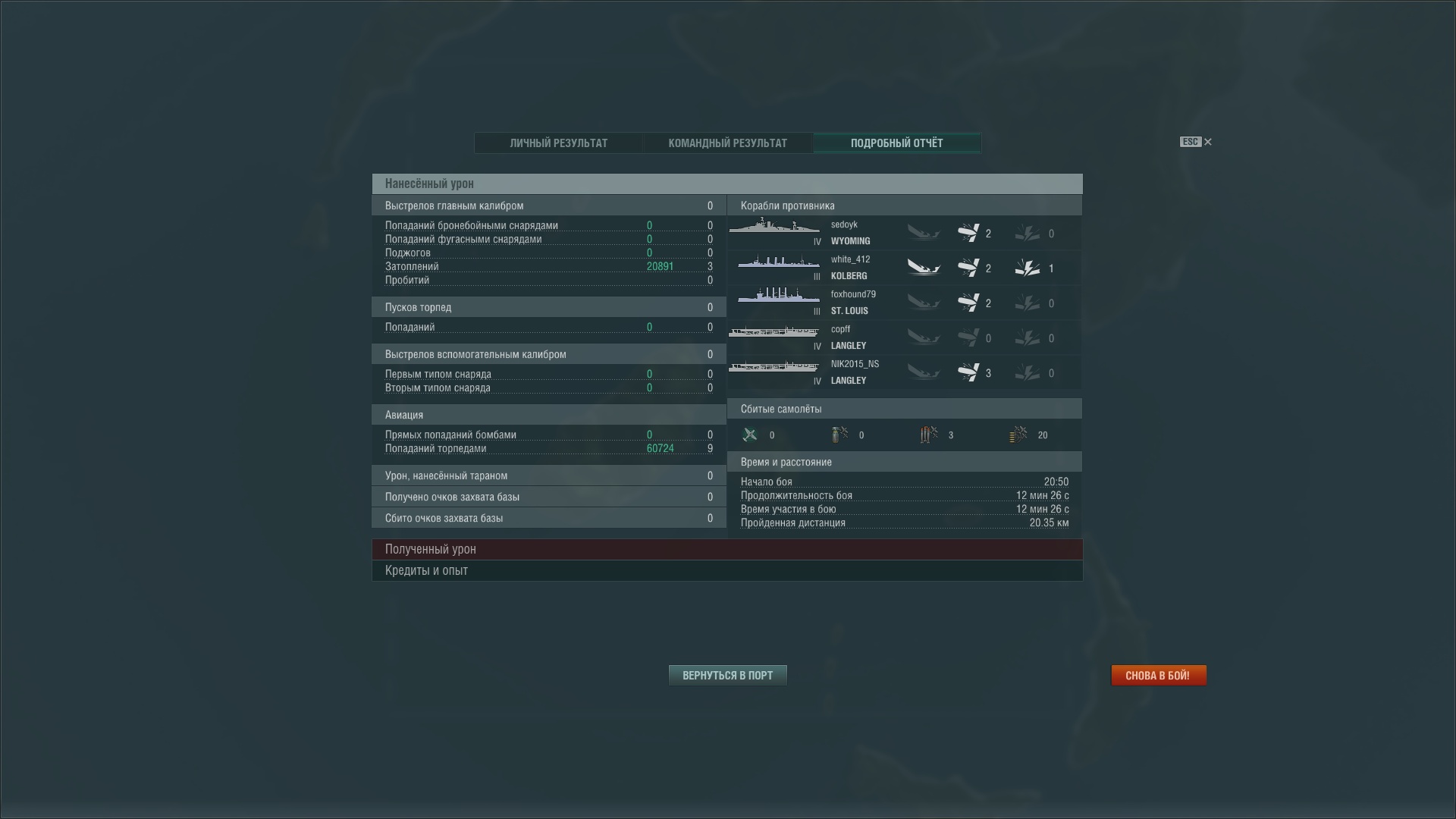The height and width of the screenshot is (819, 1456).
Task: Select the dive bomber icon showing 0 kills
Action: pos(838,435)
